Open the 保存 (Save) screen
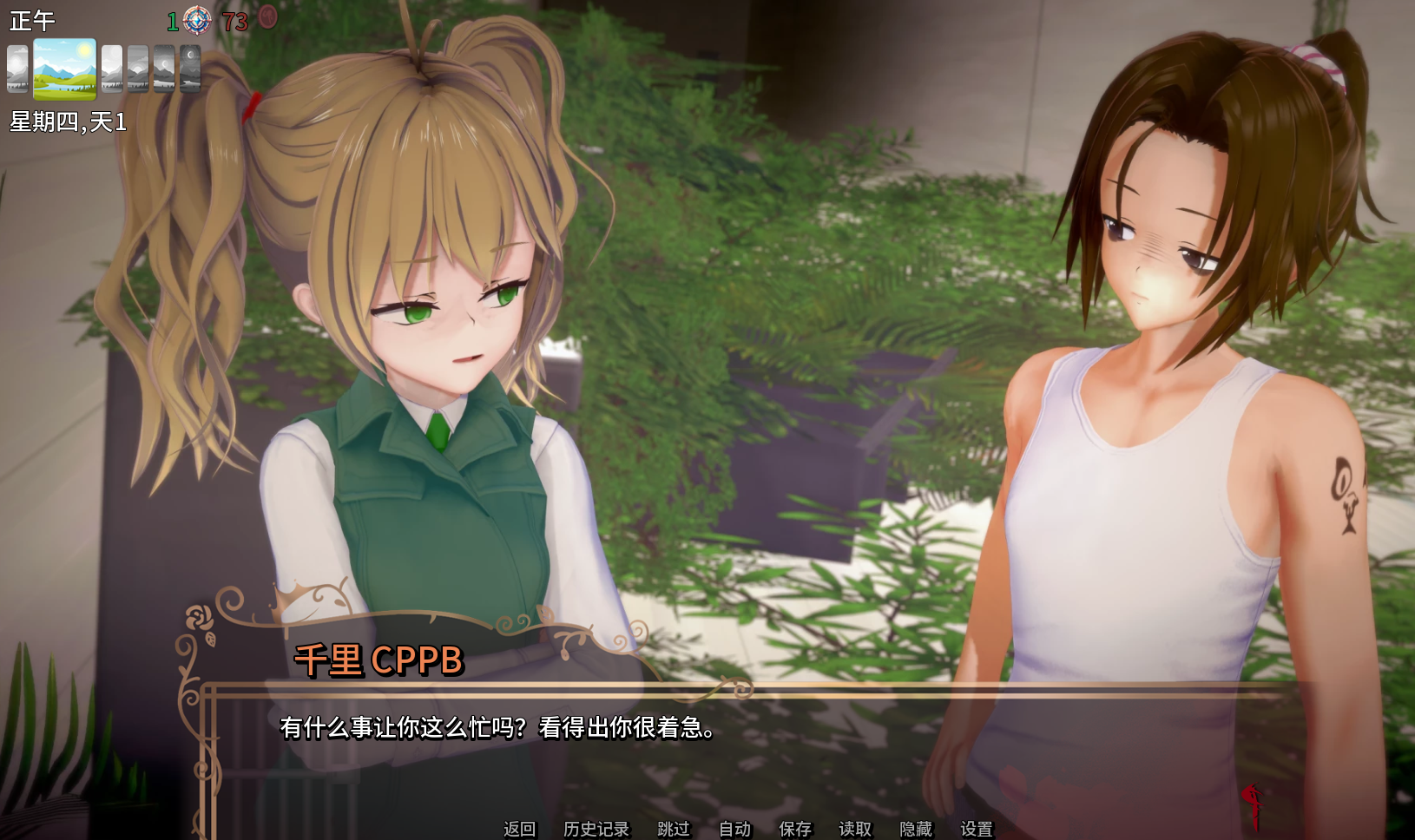 794,829
